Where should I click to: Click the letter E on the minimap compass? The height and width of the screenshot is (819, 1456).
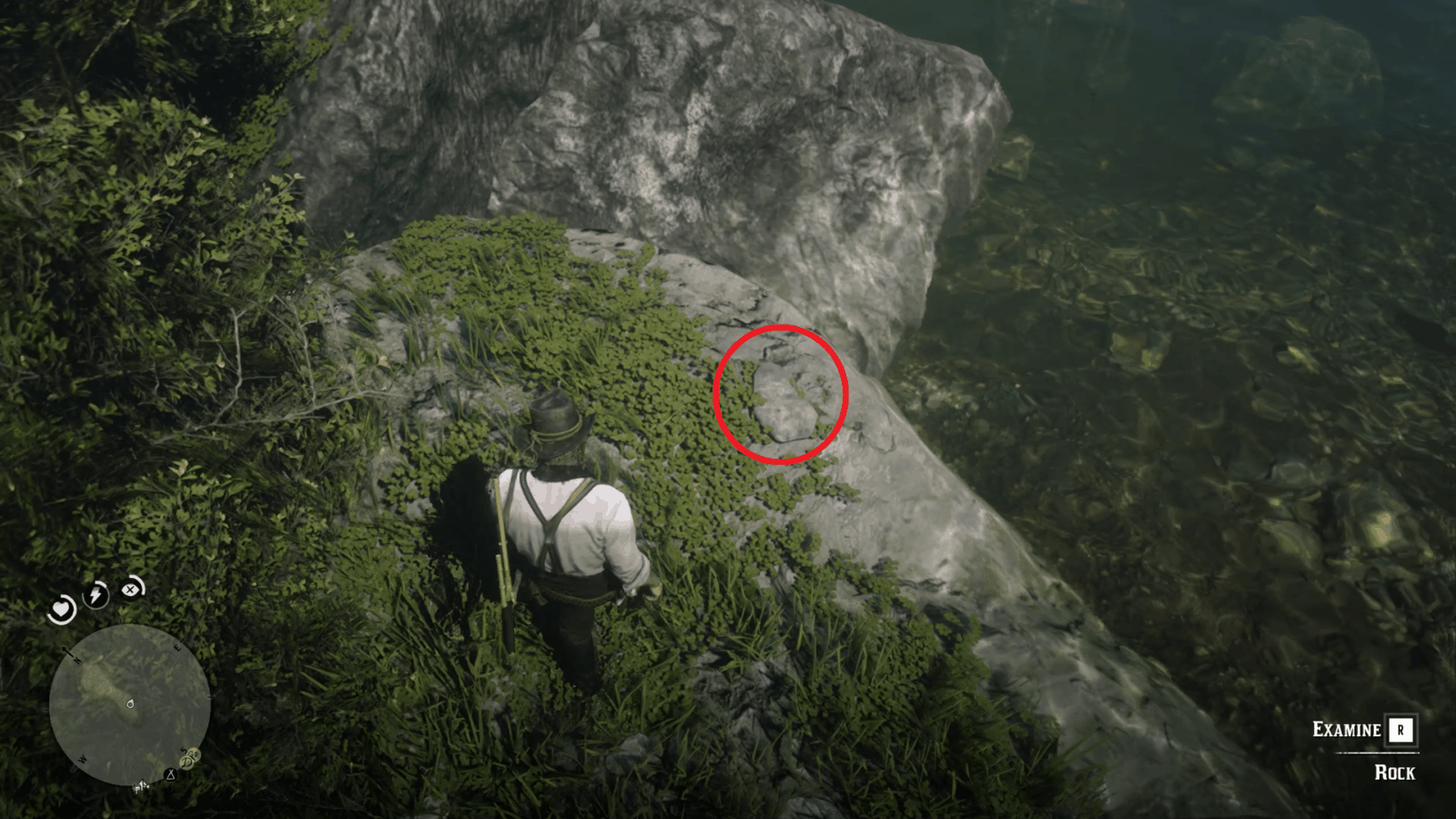click(177, 647)
